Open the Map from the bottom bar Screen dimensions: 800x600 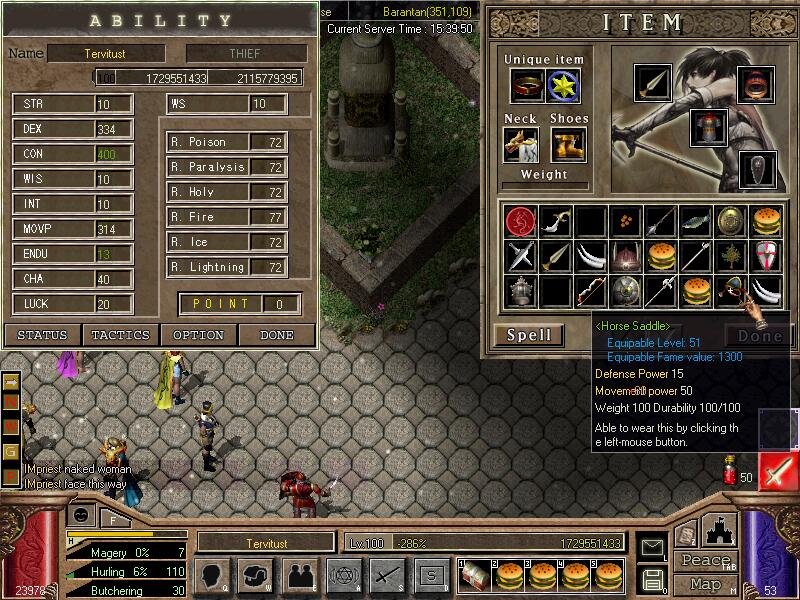coord(705,584)
